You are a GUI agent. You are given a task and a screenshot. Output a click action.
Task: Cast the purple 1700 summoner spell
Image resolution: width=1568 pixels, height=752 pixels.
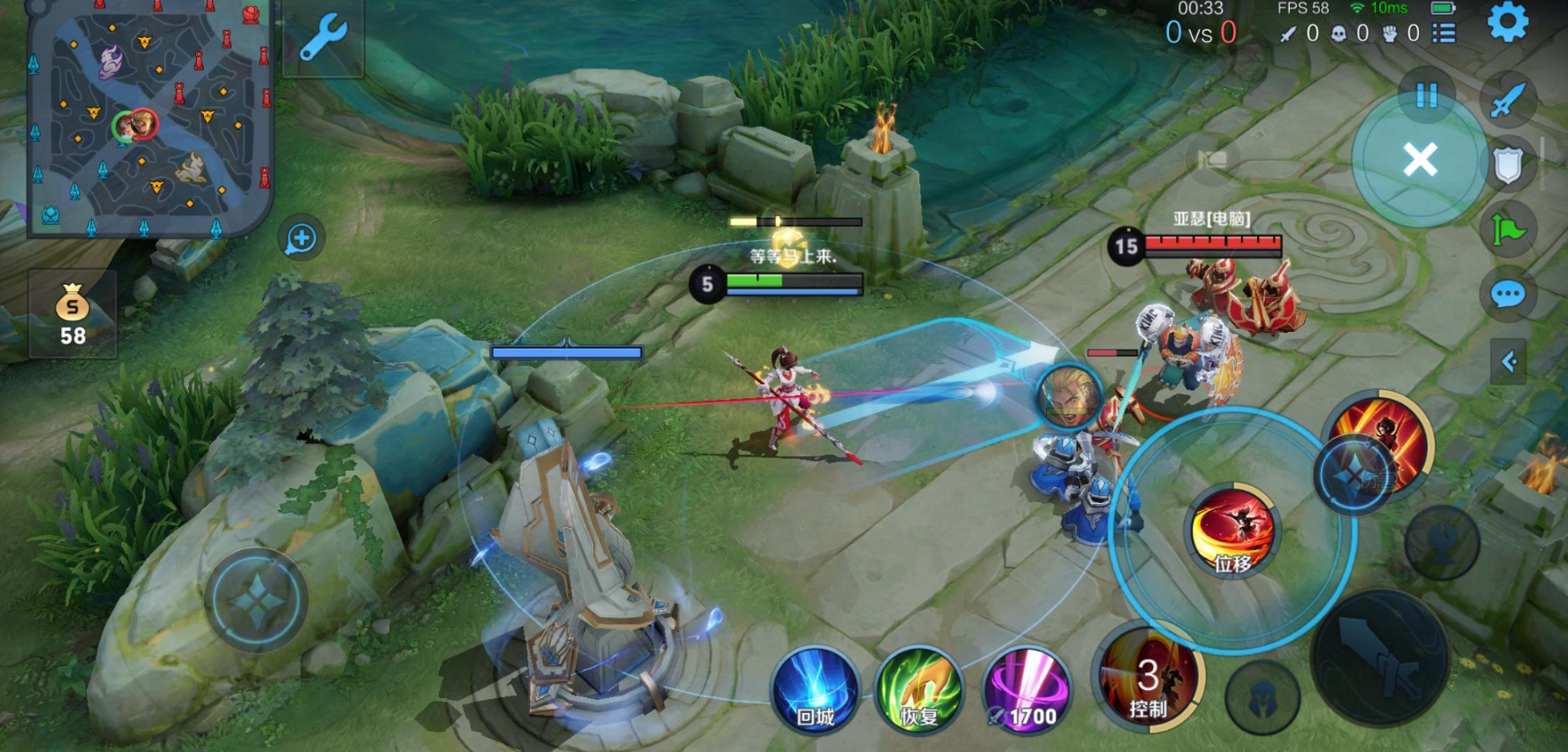[1026, 690]
